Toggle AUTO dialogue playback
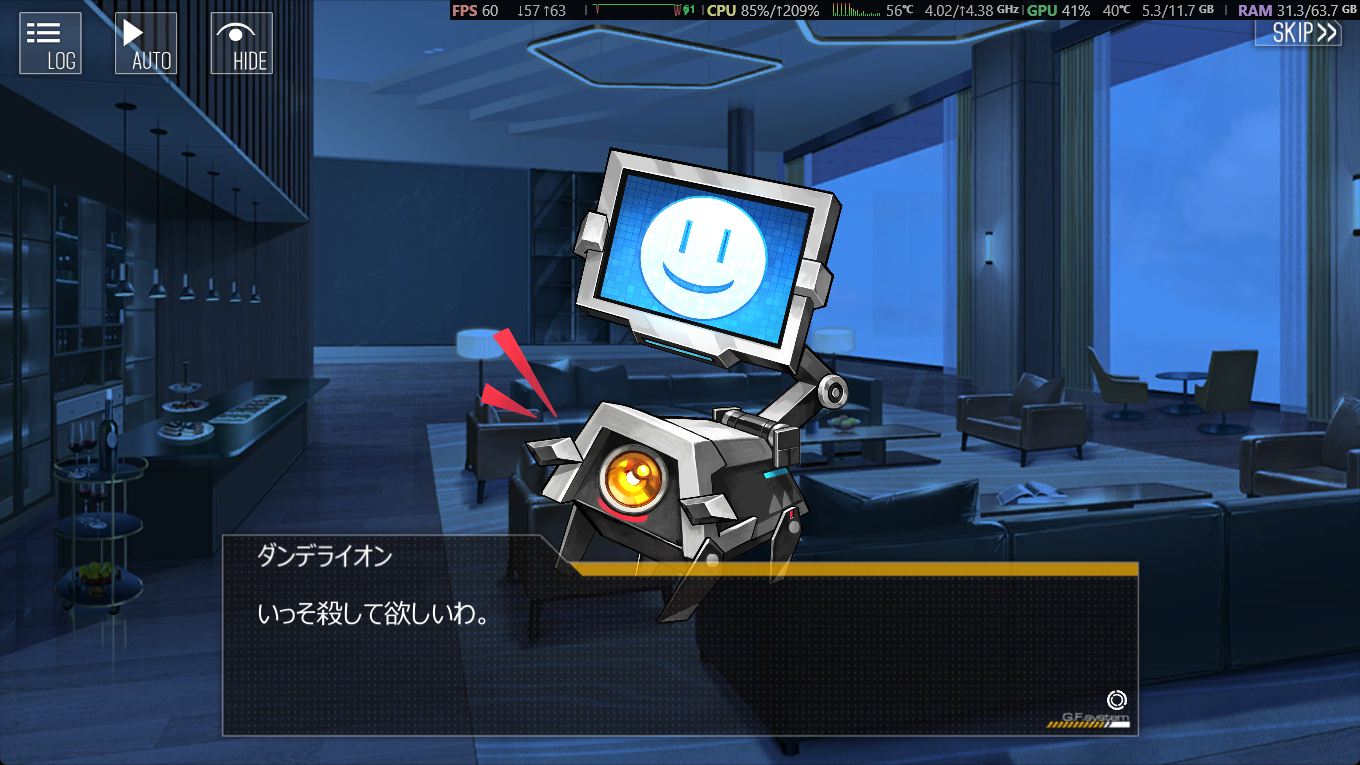1360x765 pixels. [146, 43]
